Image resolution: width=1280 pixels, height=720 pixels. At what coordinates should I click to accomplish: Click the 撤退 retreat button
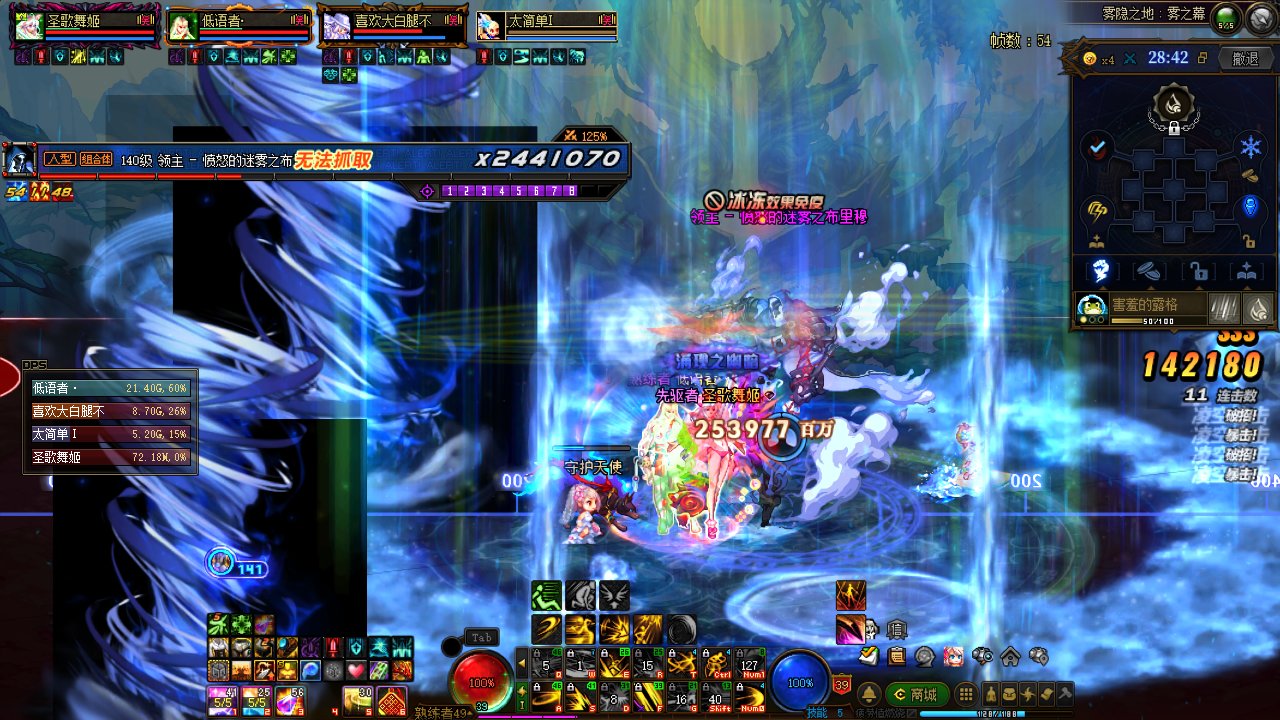(1245, 59)
